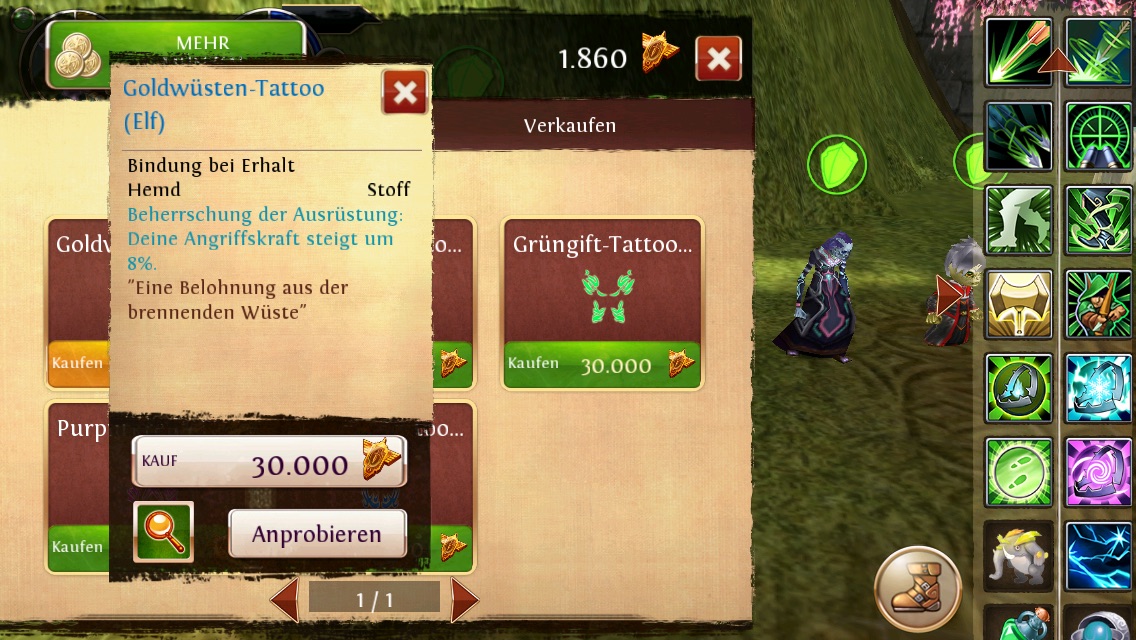Tap the boot sprint button
1136x640 pixels.
918,588
